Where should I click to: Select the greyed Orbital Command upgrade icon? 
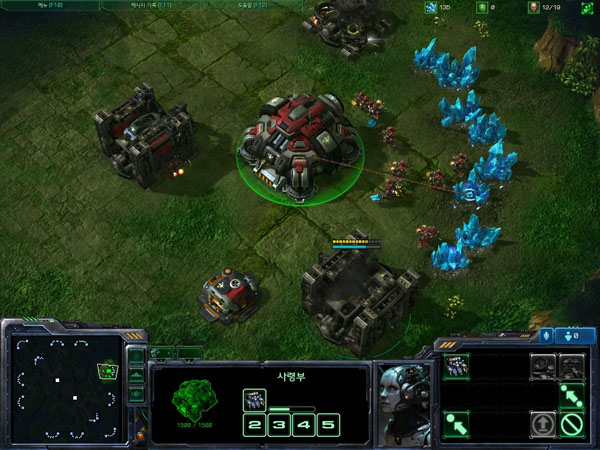pyautogui.click(x=543, y=366)
